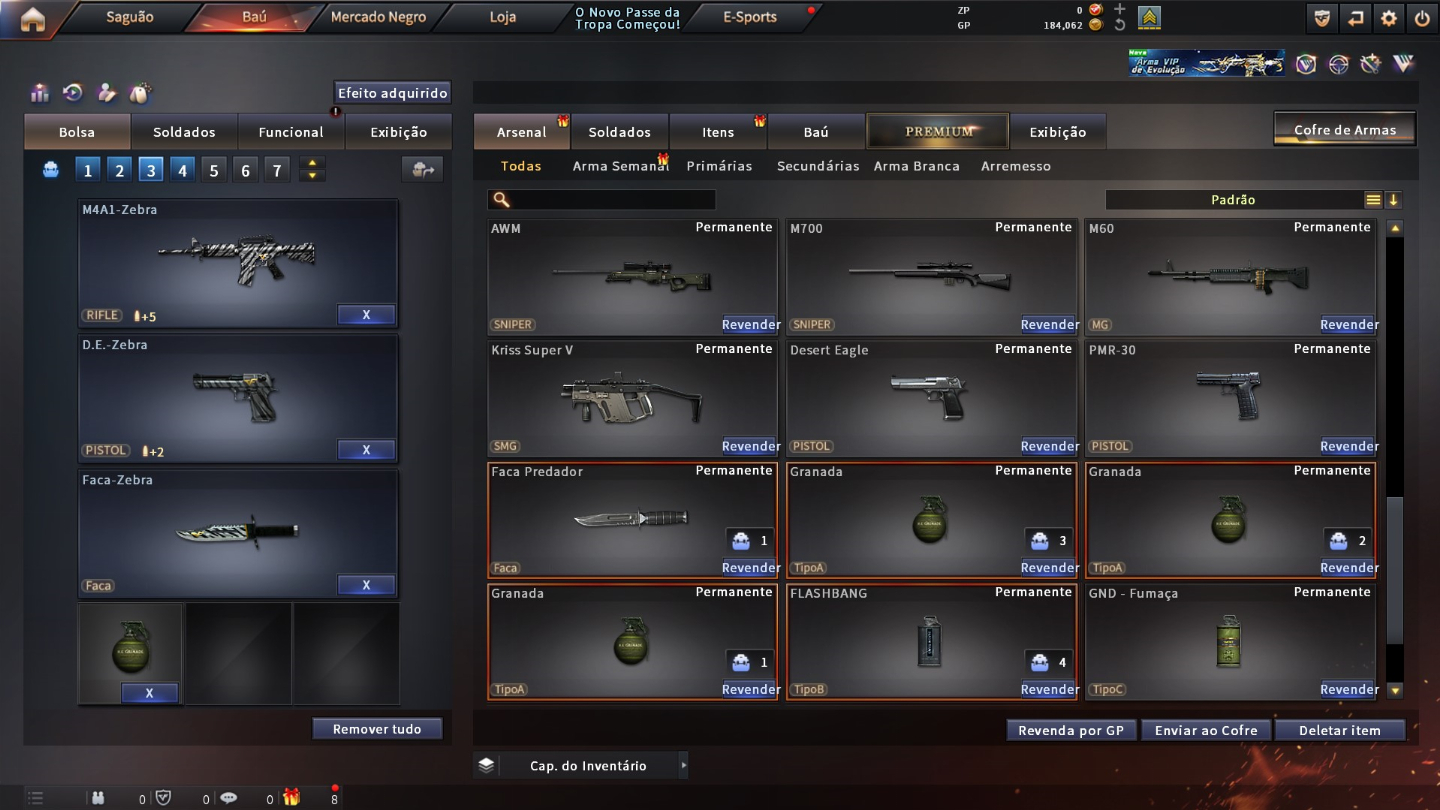1440x810 pixels.
Task: Open the Padrão sort dropdown
Action: pos(1233,200)
